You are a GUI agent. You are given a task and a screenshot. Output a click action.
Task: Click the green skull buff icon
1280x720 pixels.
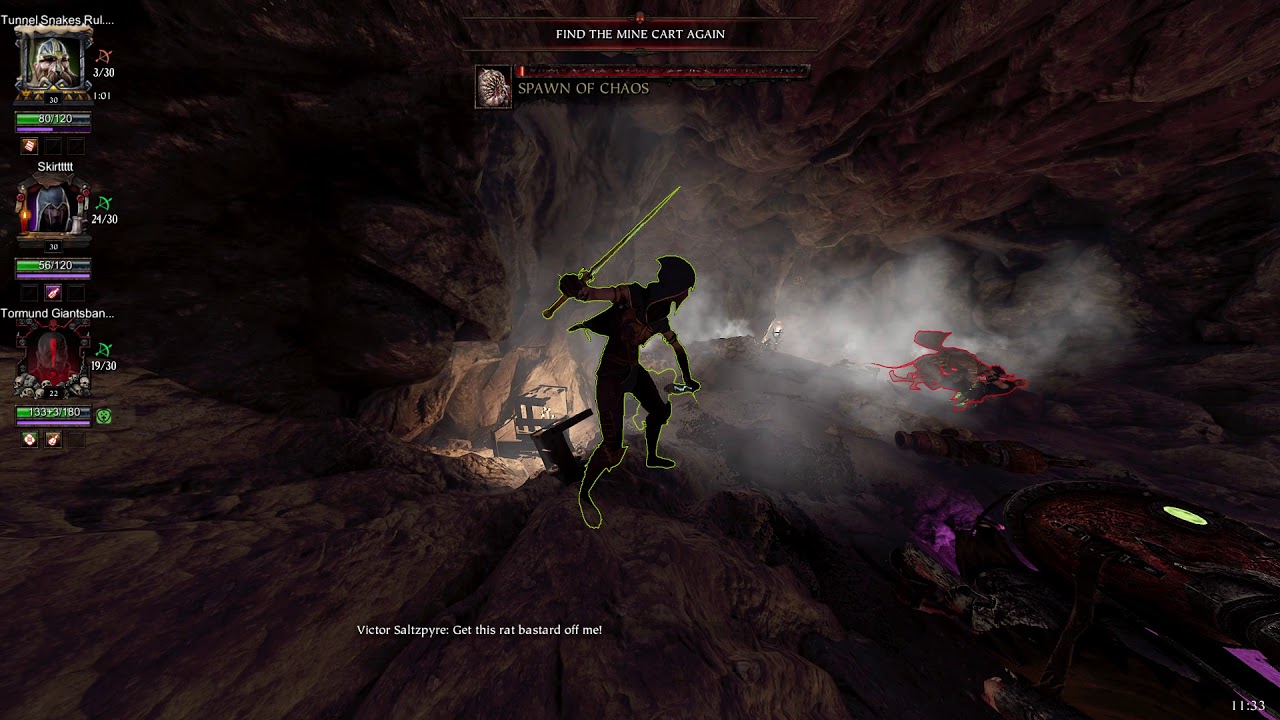click(104, 415)
